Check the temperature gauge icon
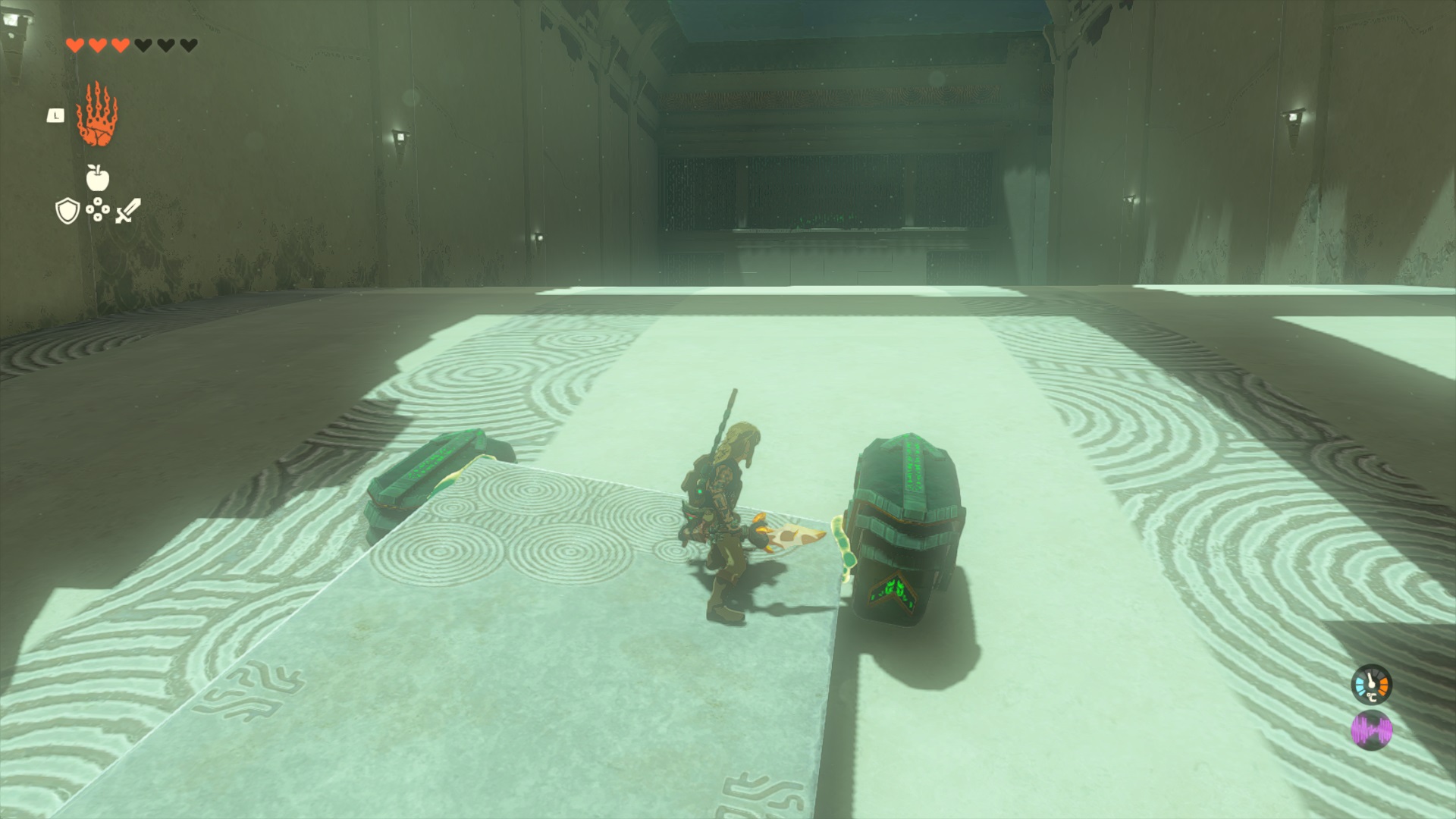 click(x=1371, y=685)
